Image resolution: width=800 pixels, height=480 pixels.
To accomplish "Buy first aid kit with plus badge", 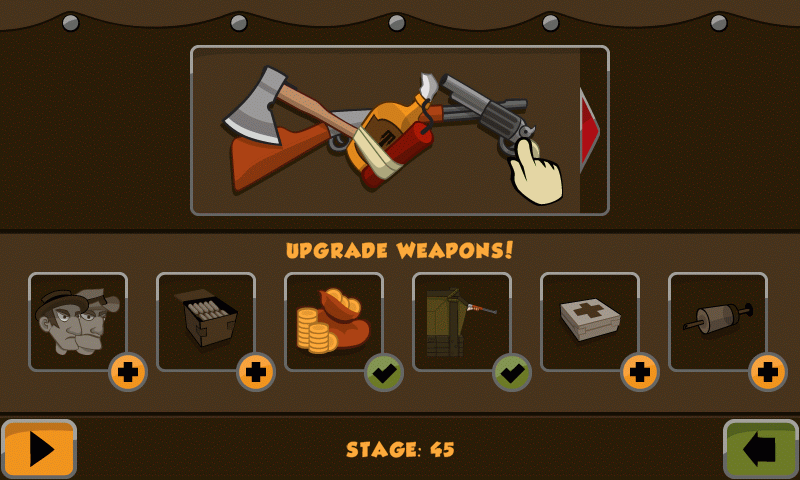I will click(640, 372).
